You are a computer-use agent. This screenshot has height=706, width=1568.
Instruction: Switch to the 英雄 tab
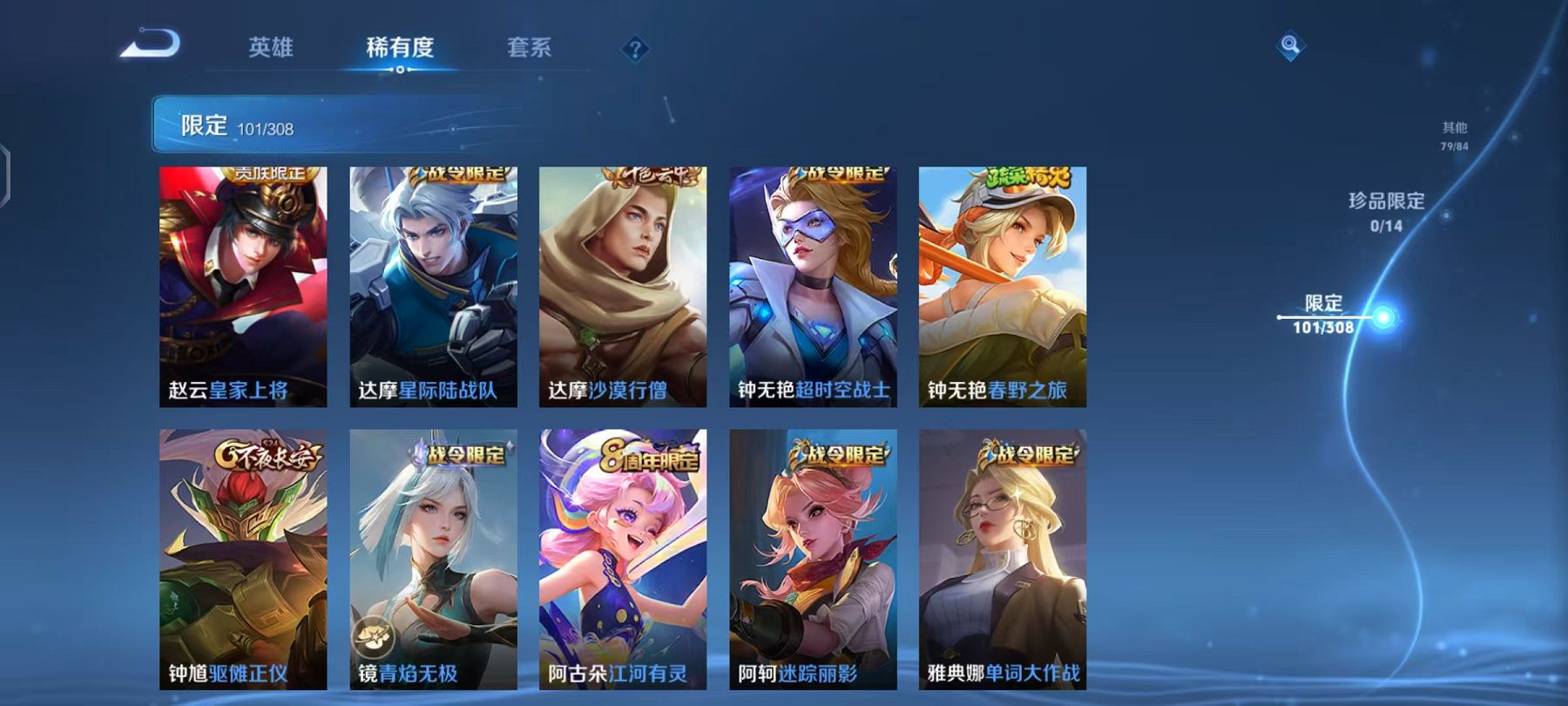pyautogui.click(x=272, y=50)
